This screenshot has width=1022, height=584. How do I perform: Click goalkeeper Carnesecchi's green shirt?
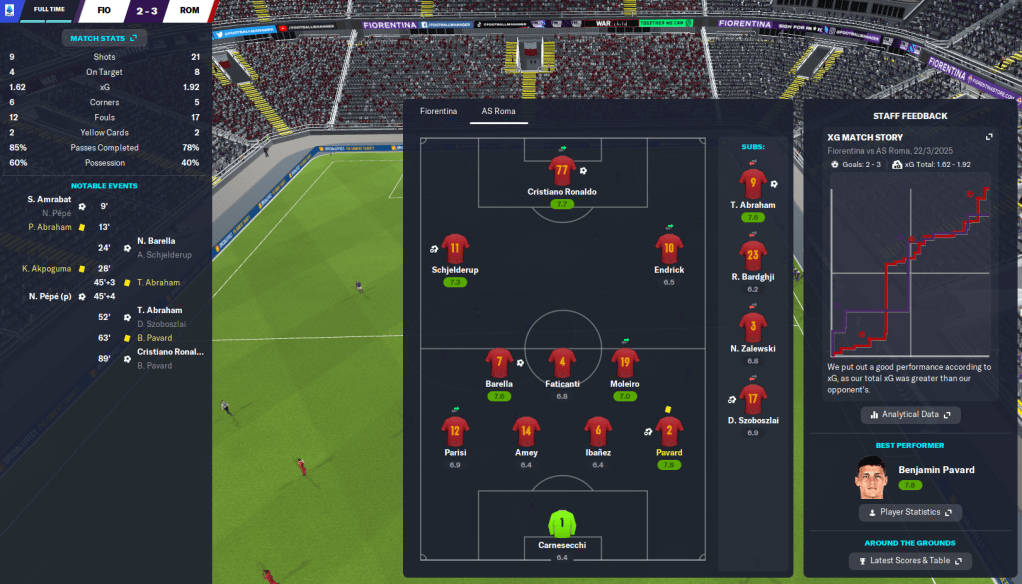[x=562, y=523]
